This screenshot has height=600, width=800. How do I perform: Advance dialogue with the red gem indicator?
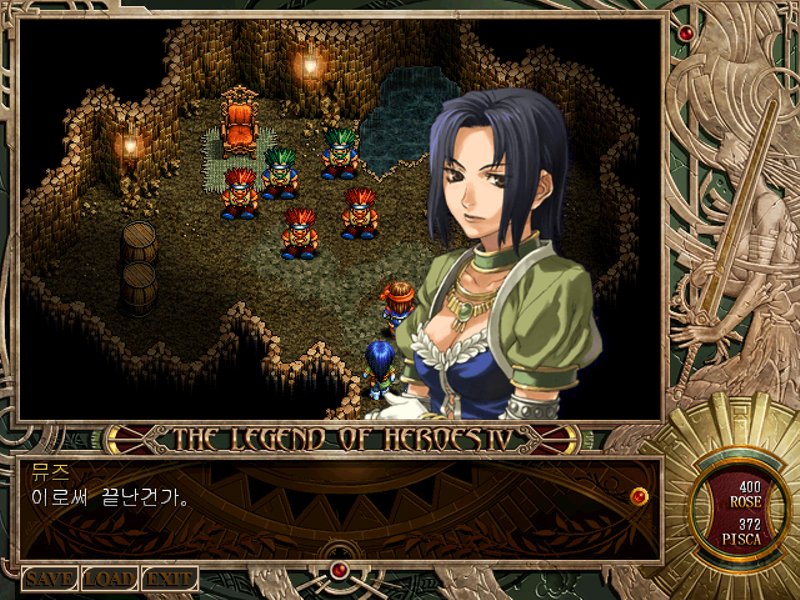639,495
